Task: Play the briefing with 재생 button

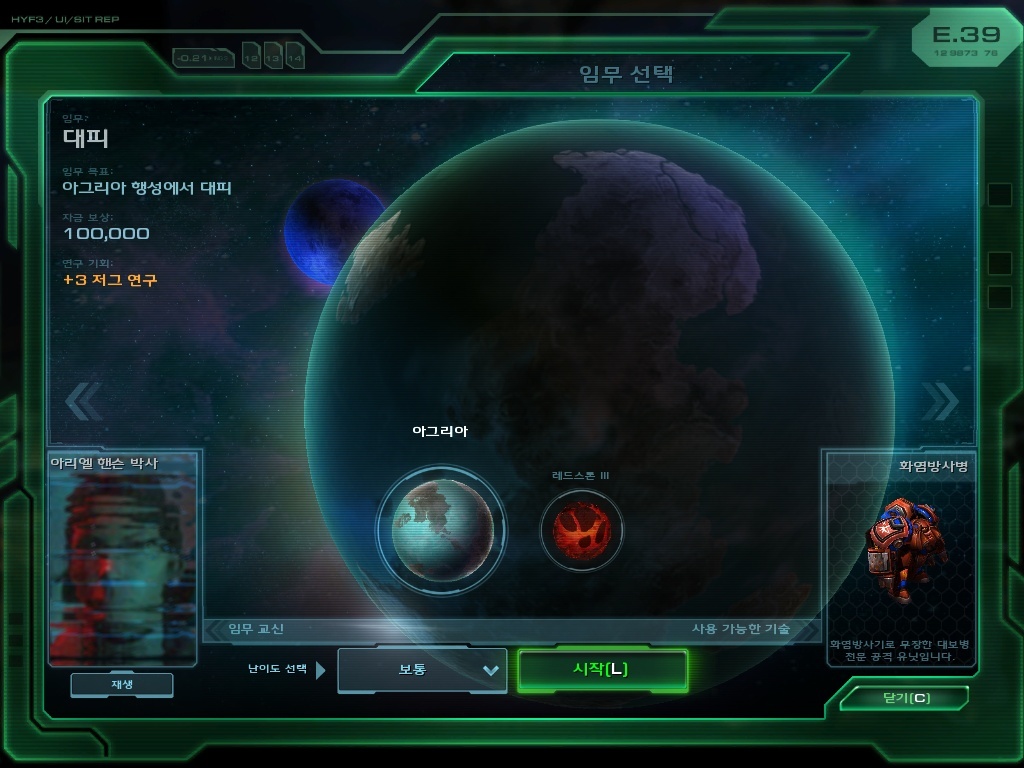Action: [x=121, y=685]
